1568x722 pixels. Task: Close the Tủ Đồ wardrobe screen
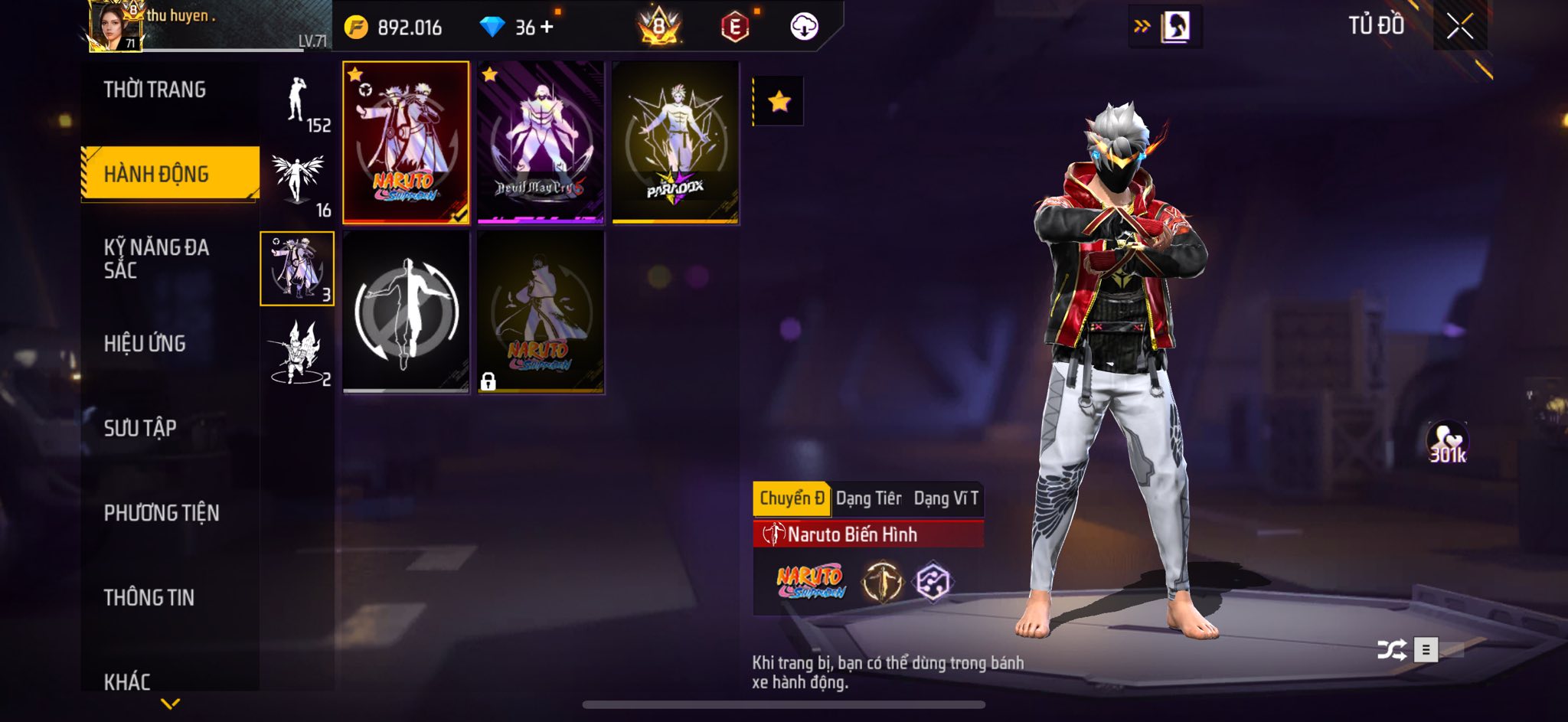pyautogui.click(x=1459, y=27)
